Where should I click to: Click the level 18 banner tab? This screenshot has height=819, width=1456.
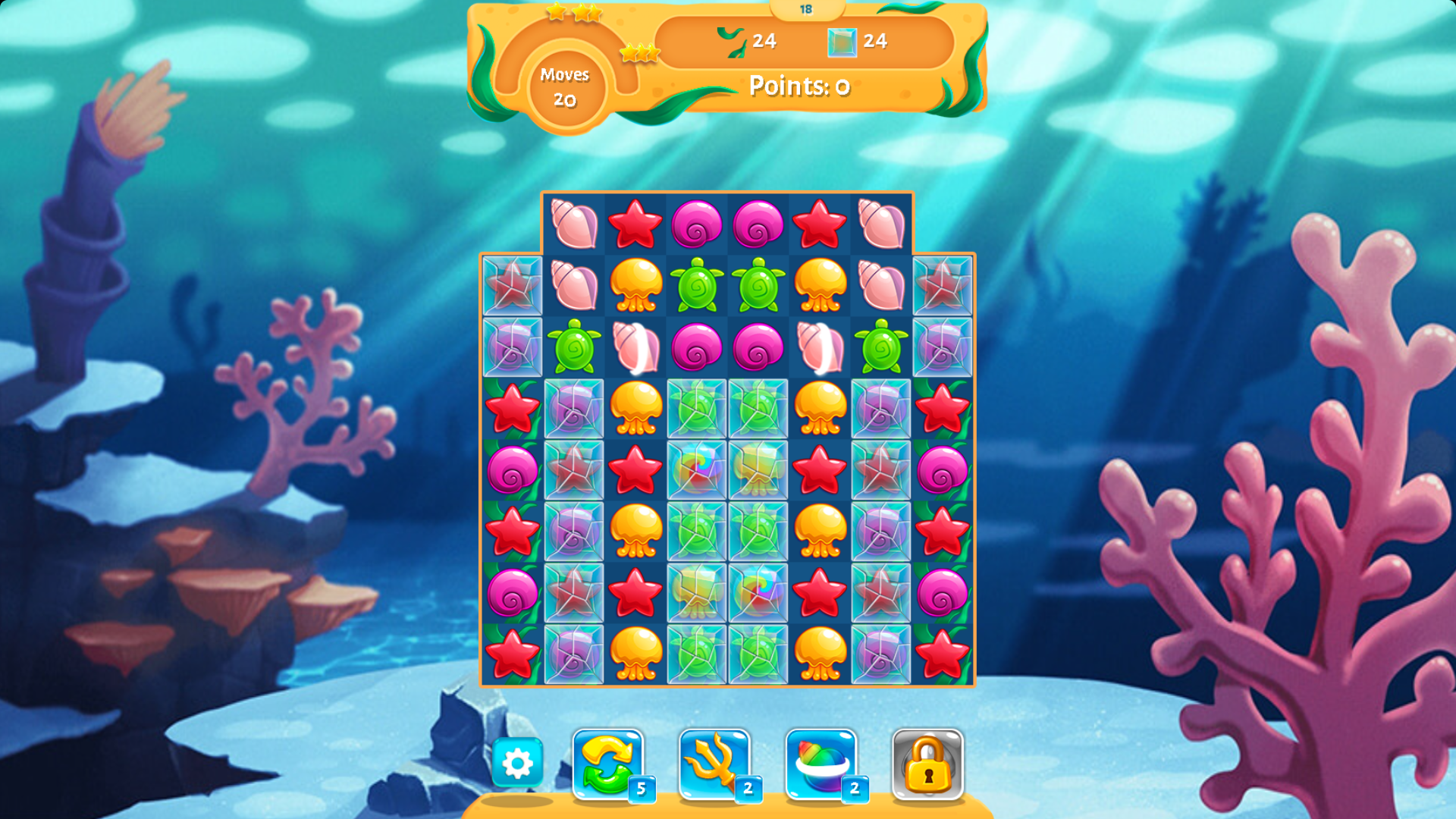click(806, 9)
